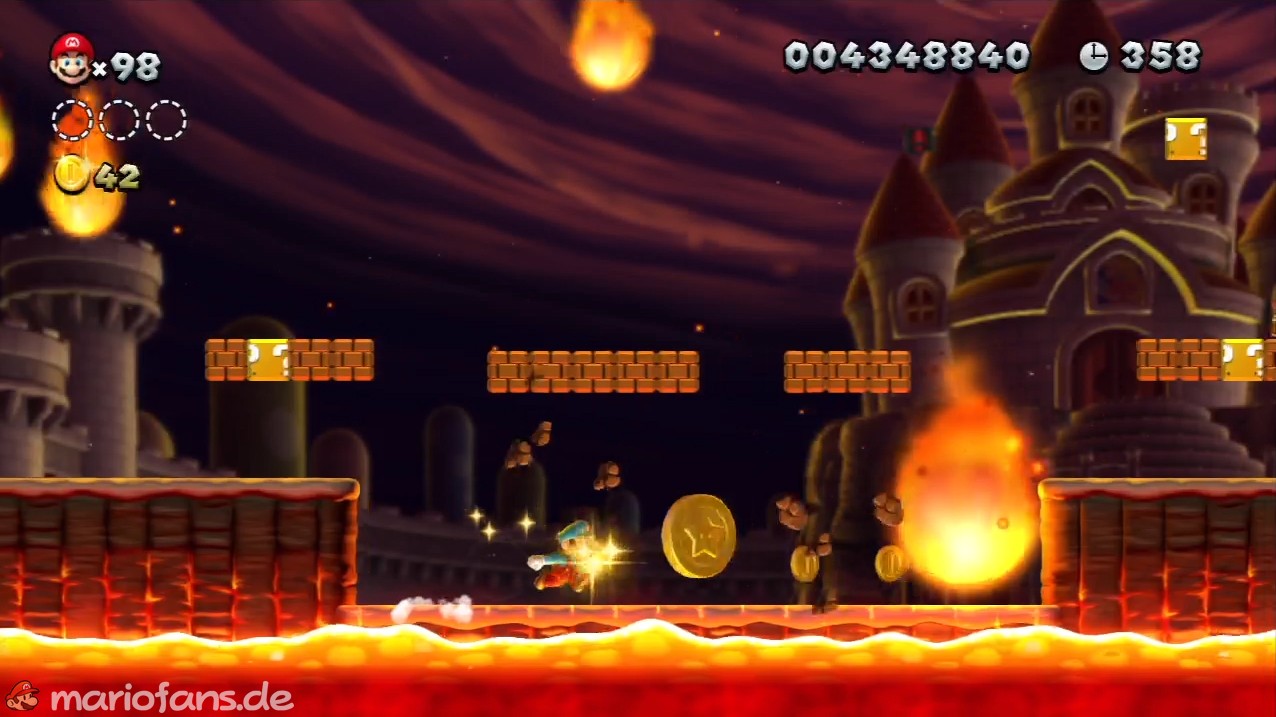Click the Mario head lives icon

click(71, 58)
